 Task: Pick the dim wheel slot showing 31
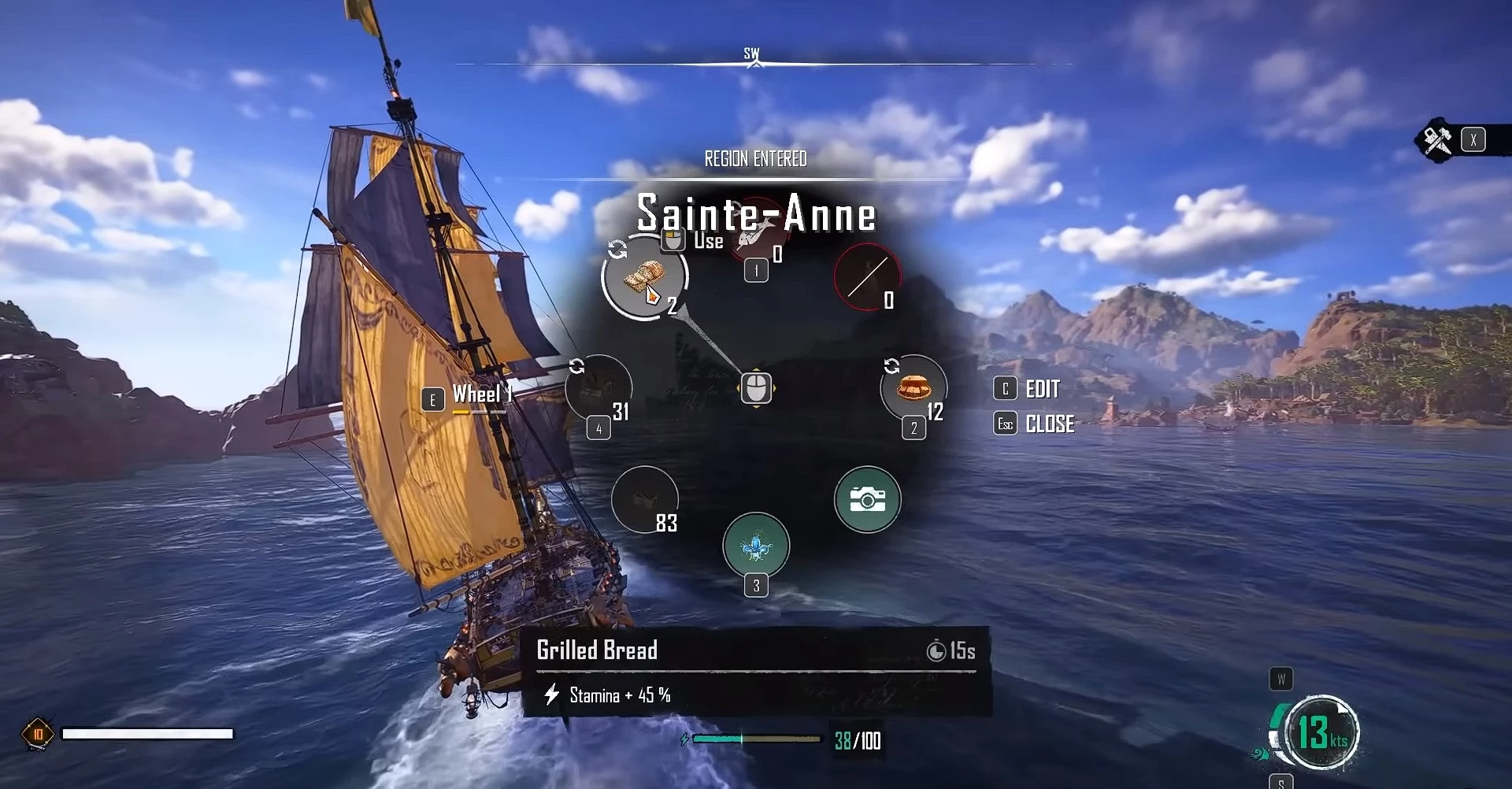598,387
